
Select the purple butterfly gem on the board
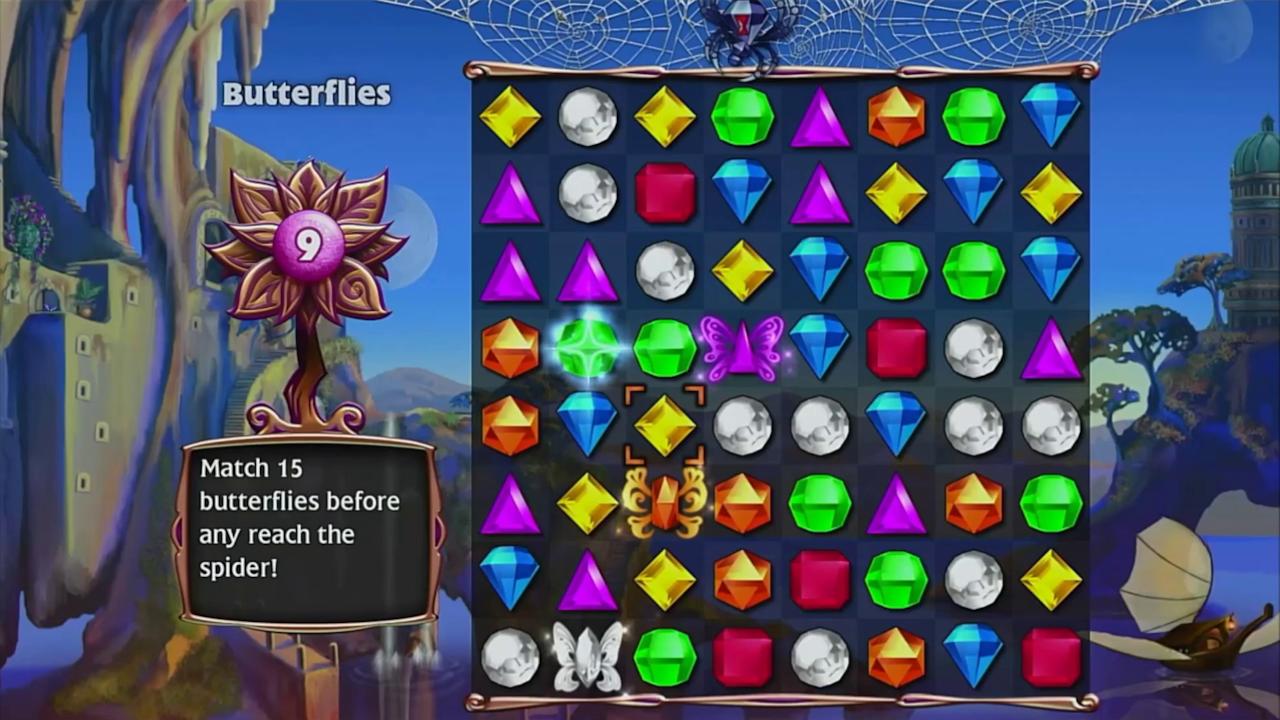[743, 347]
